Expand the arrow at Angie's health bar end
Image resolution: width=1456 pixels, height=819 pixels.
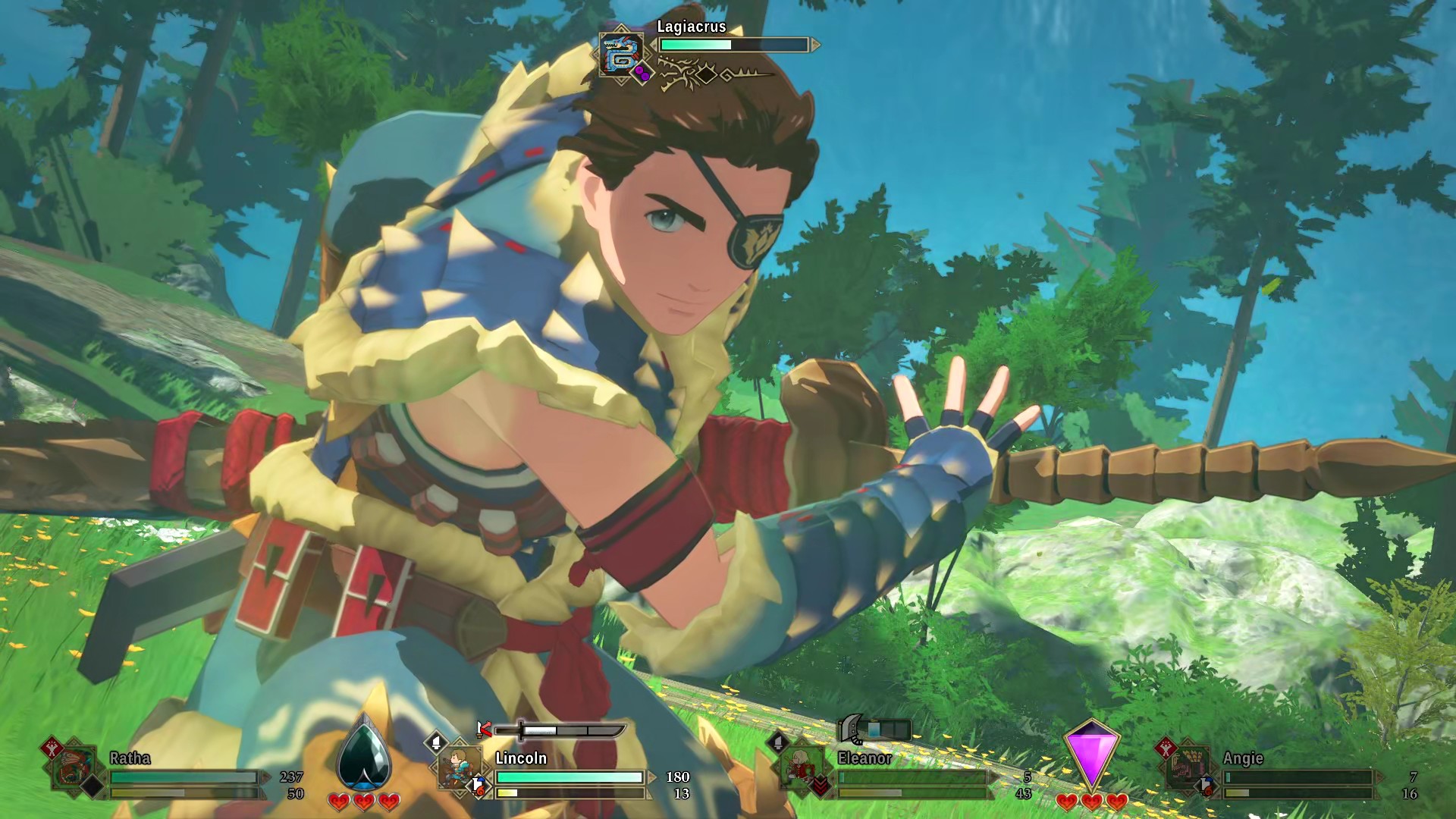tap(1379, 777)
